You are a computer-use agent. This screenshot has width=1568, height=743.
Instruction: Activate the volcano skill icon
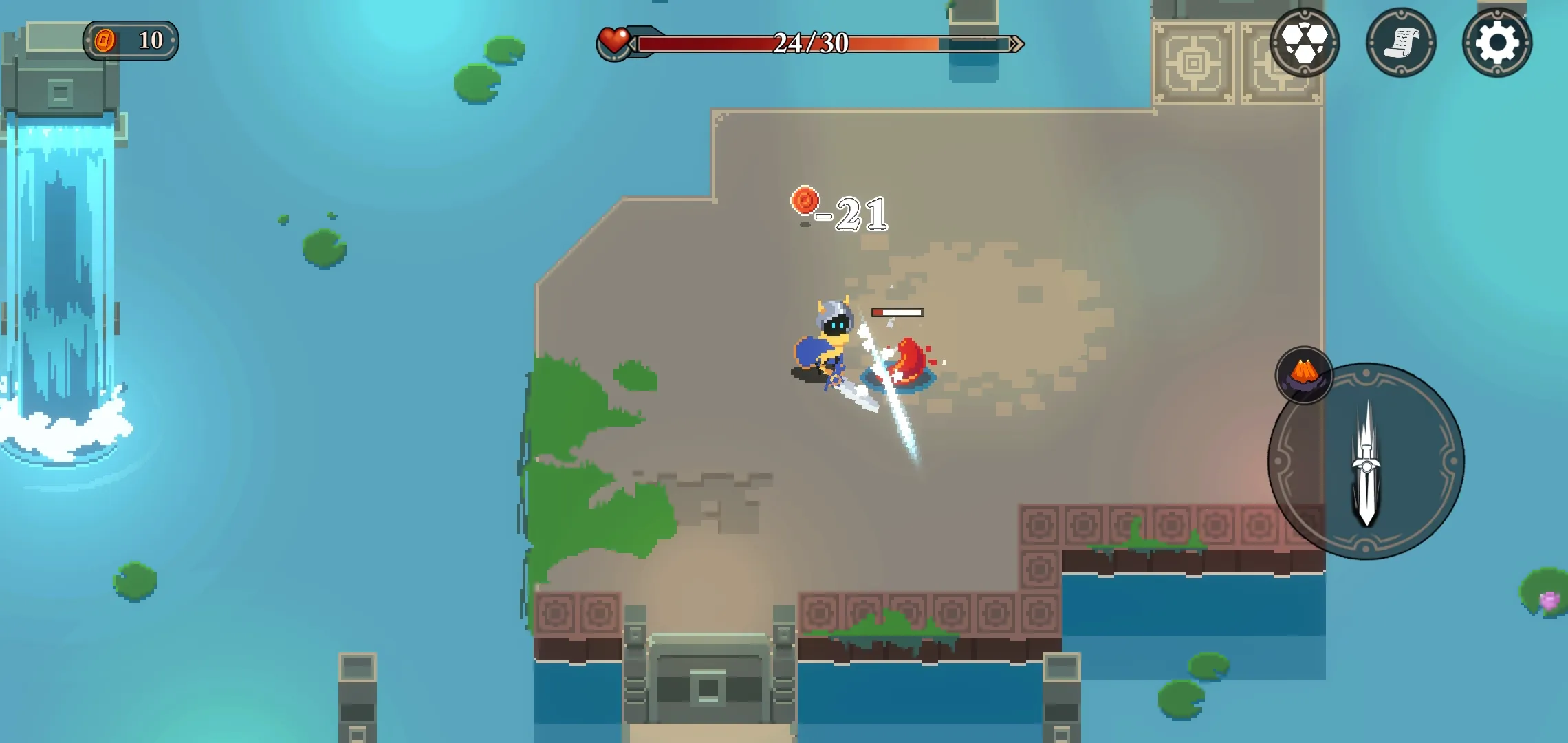click(1303, 376)
